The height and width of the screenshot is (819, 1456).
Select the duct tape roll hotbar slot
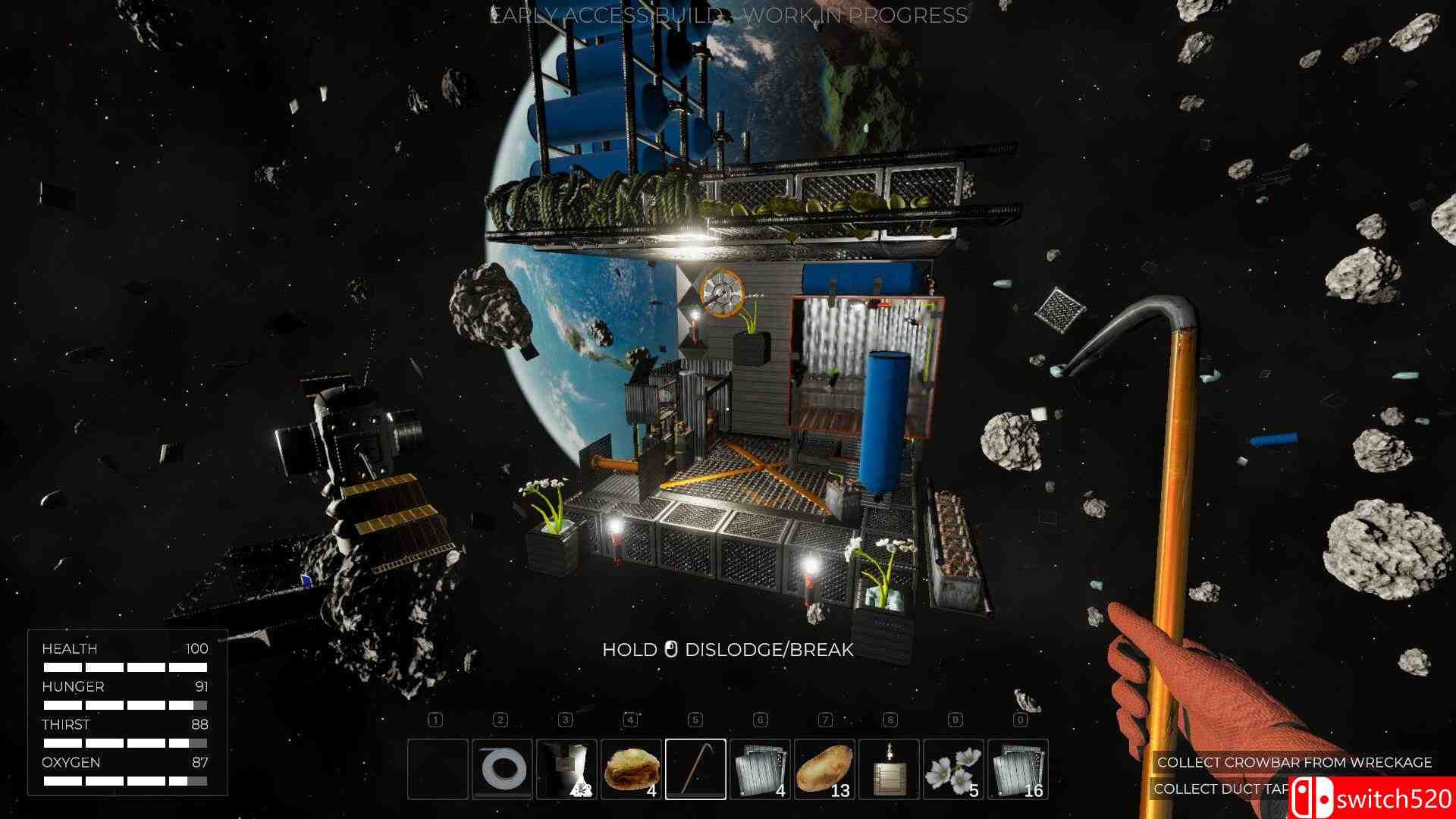[x=502, y=769]
